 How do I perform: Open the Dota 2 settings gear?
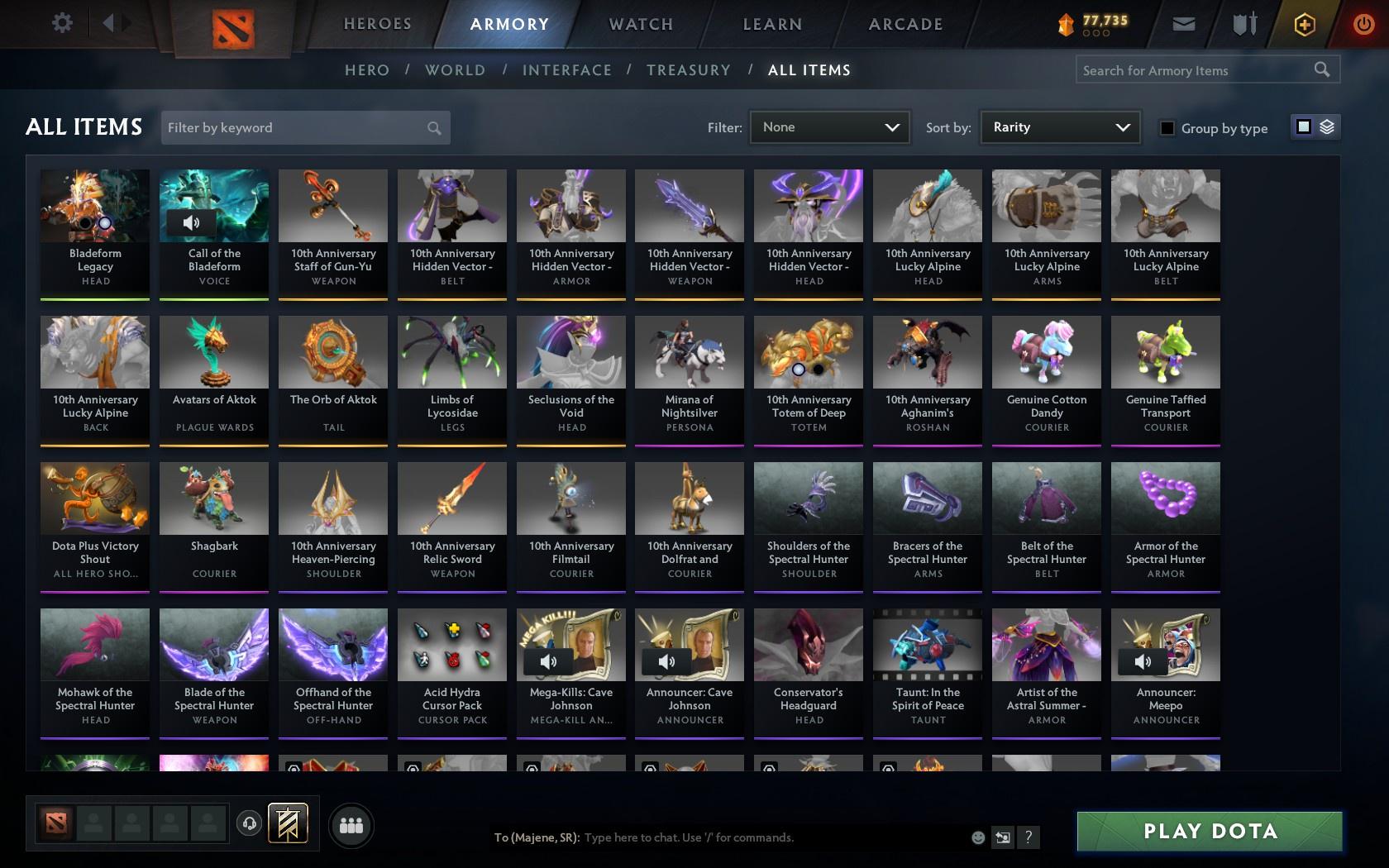pos(60,23)
